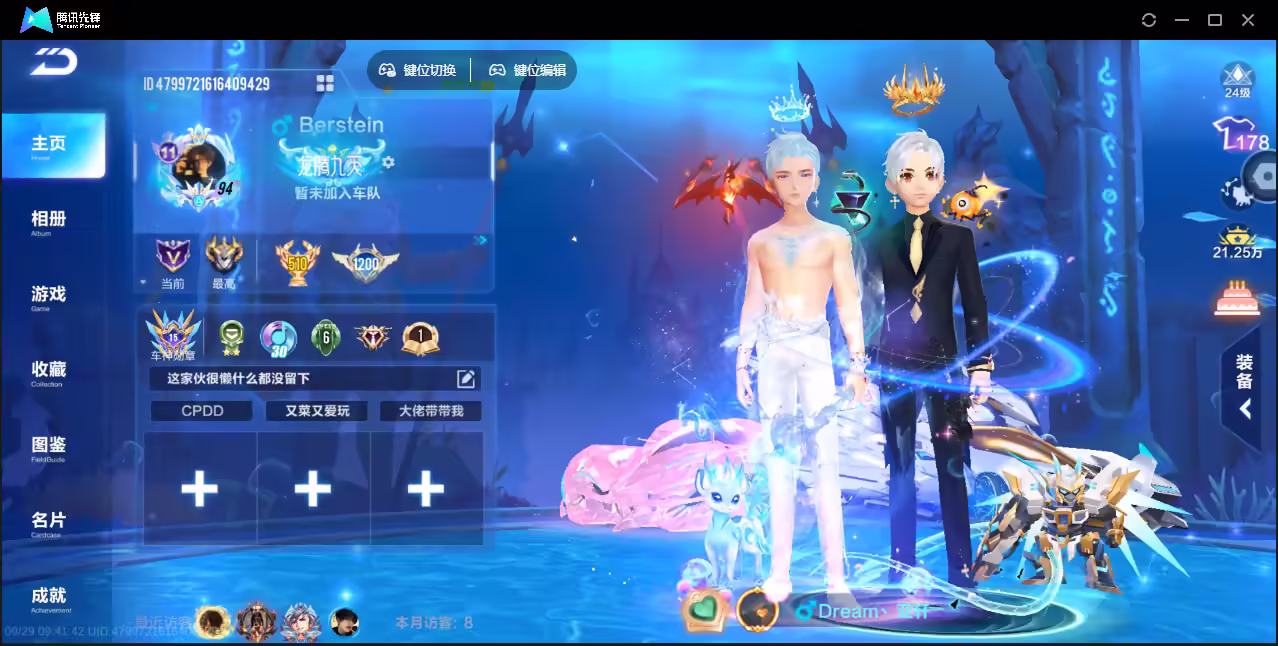Open the player avatar portrait
The height and width of the screenshot is (646, 1278).
195,165
